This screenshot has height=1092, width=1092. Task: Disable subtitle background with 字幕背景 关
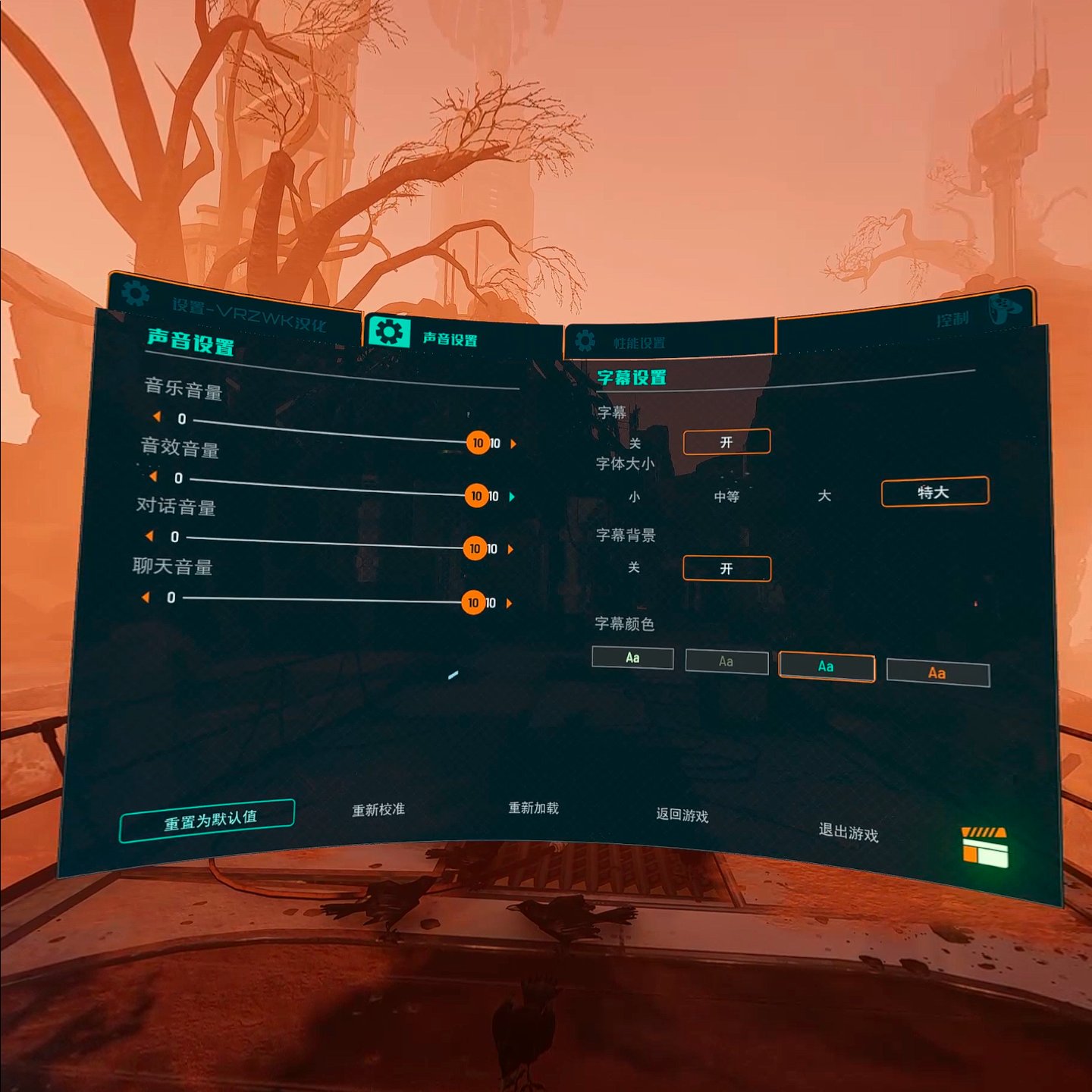(634, 567)
